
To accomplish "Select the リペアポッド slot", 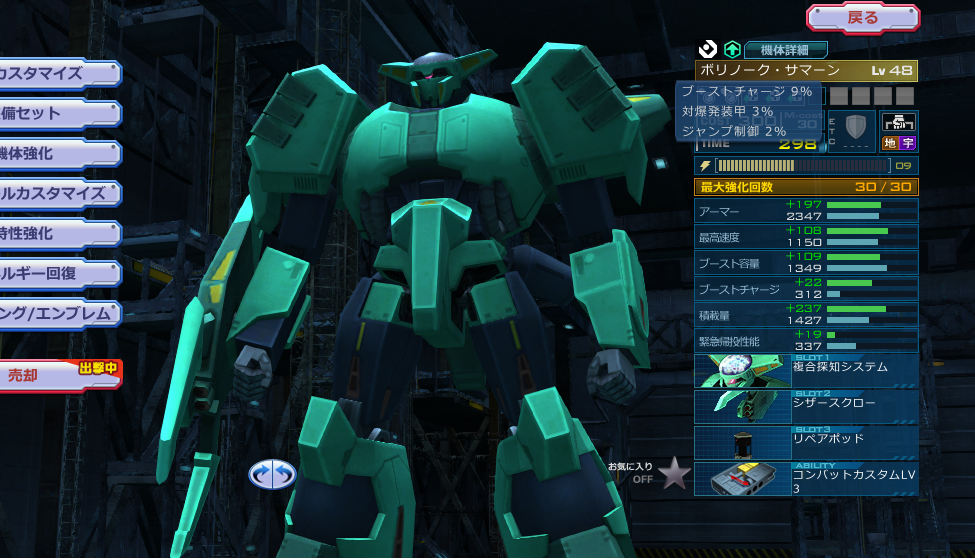I will (x=806, y=442).
